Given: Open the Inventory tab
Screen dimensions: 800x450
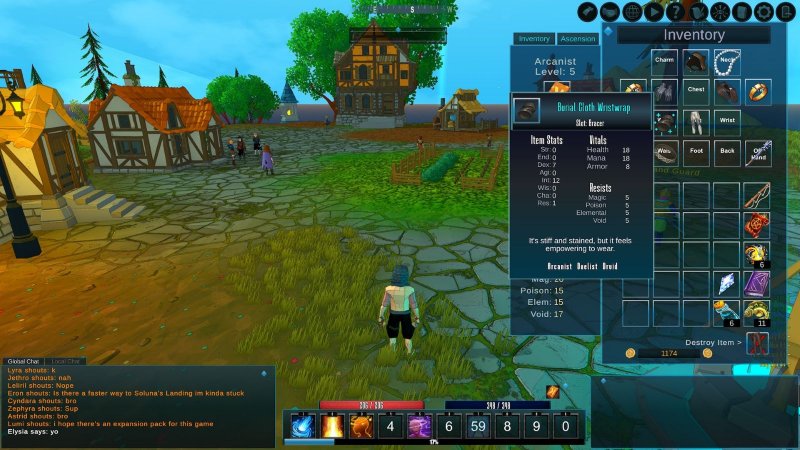Looking at the screenshot, I should [534, 39].
